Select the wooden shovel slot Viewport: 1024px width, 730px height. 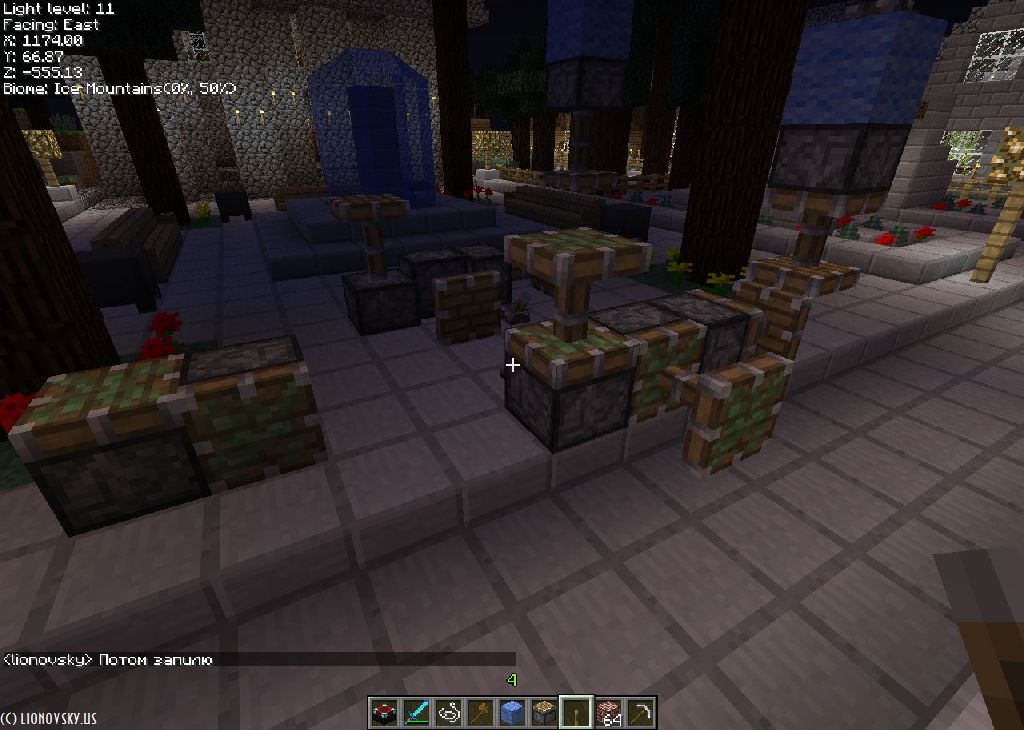480,712
